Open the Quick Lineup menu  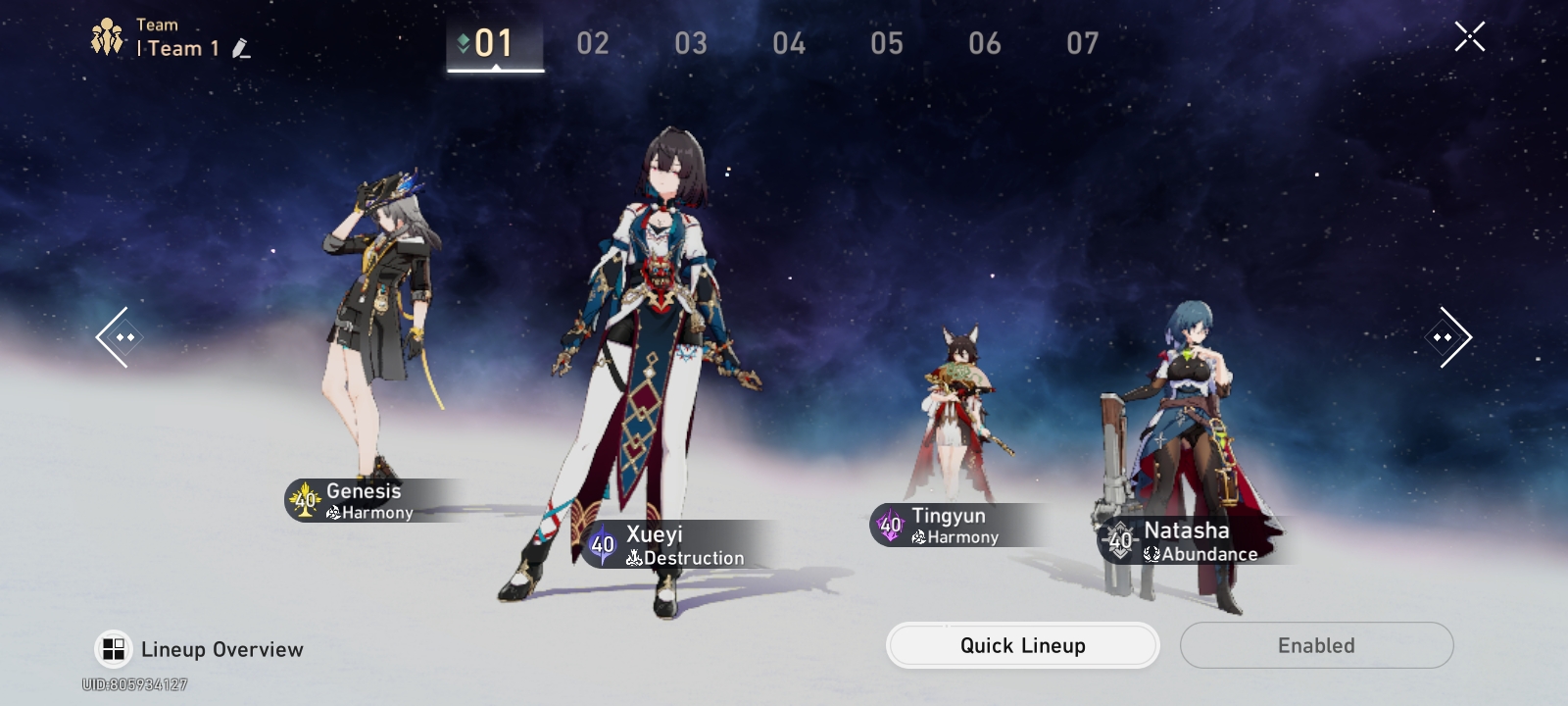(x=1022, y=645)
